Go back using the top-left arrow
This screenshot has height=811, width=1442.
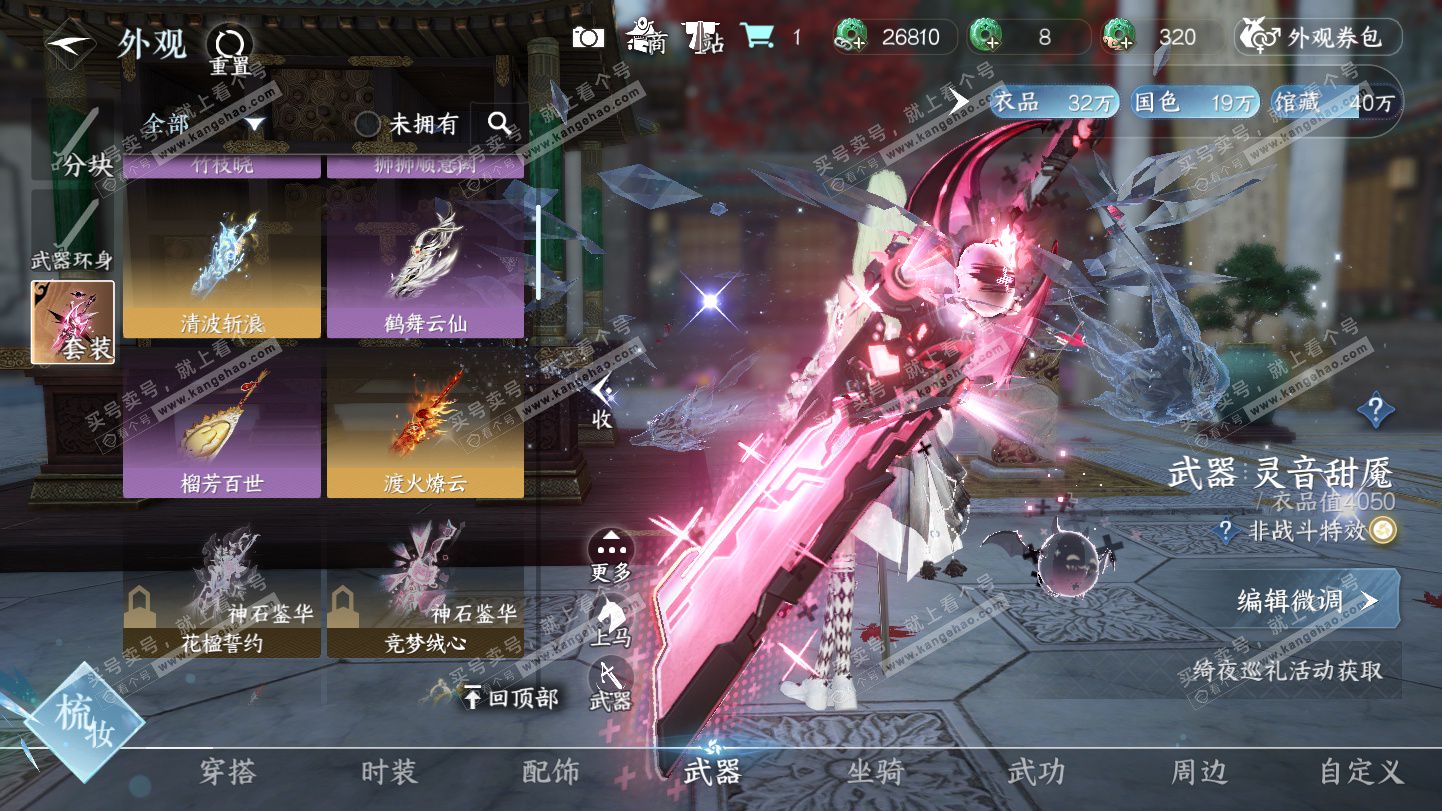(x=70, y=46)
